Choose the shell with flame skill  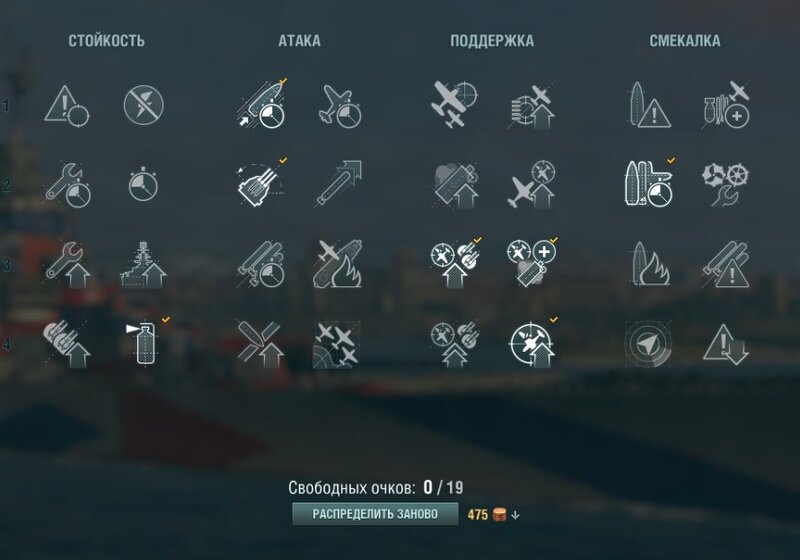[x=336, y=262]
